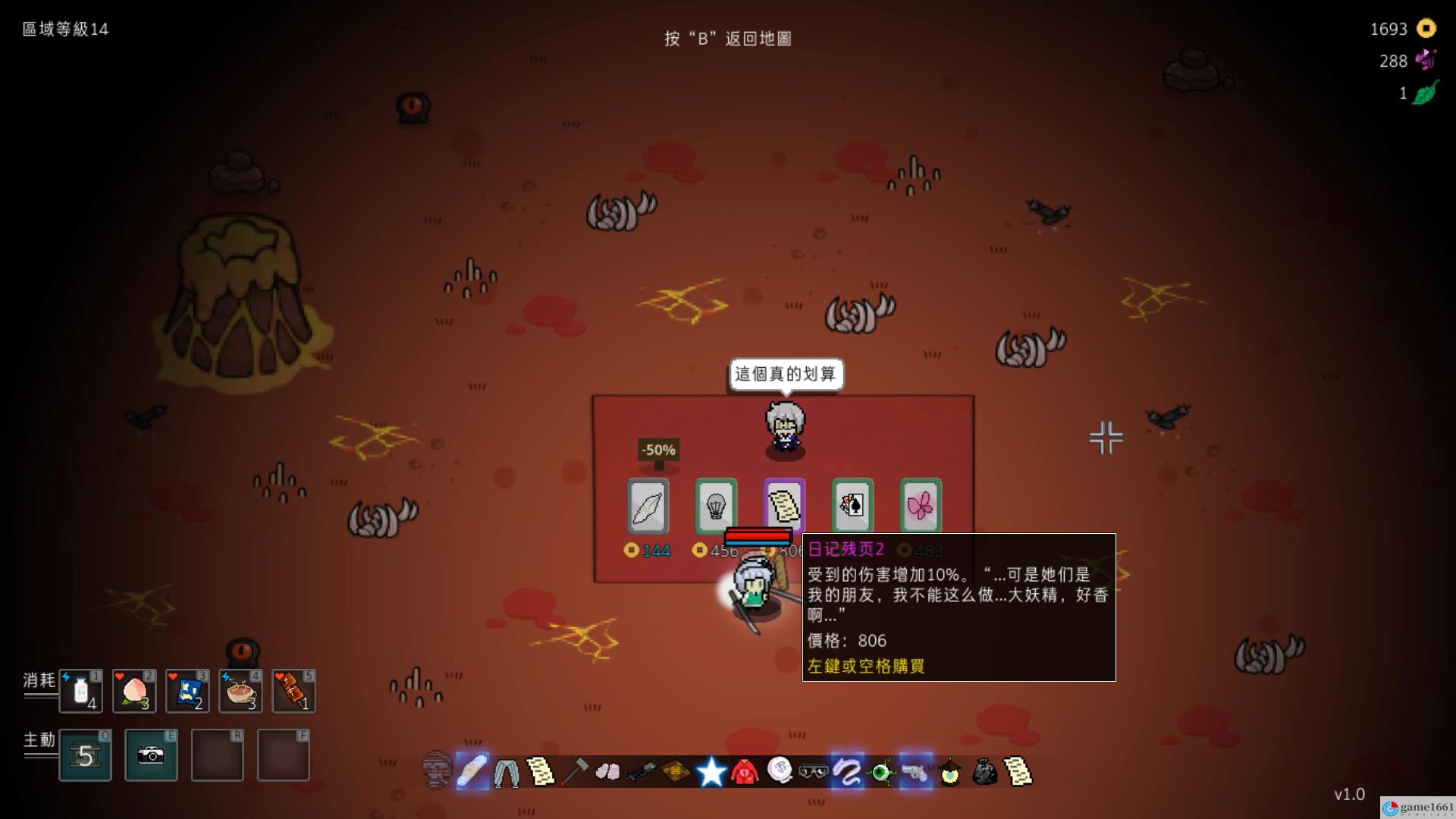Select the green eyeball item

coord(881,772)
